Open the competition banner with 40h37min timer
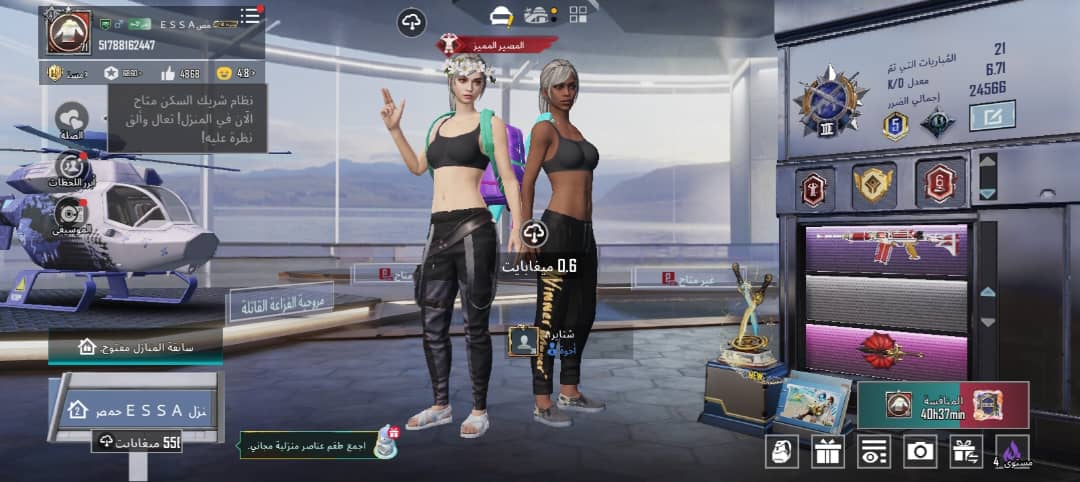Image resolution: width=1080 pixels, height=482 pixels. click(x=943, y=405)
